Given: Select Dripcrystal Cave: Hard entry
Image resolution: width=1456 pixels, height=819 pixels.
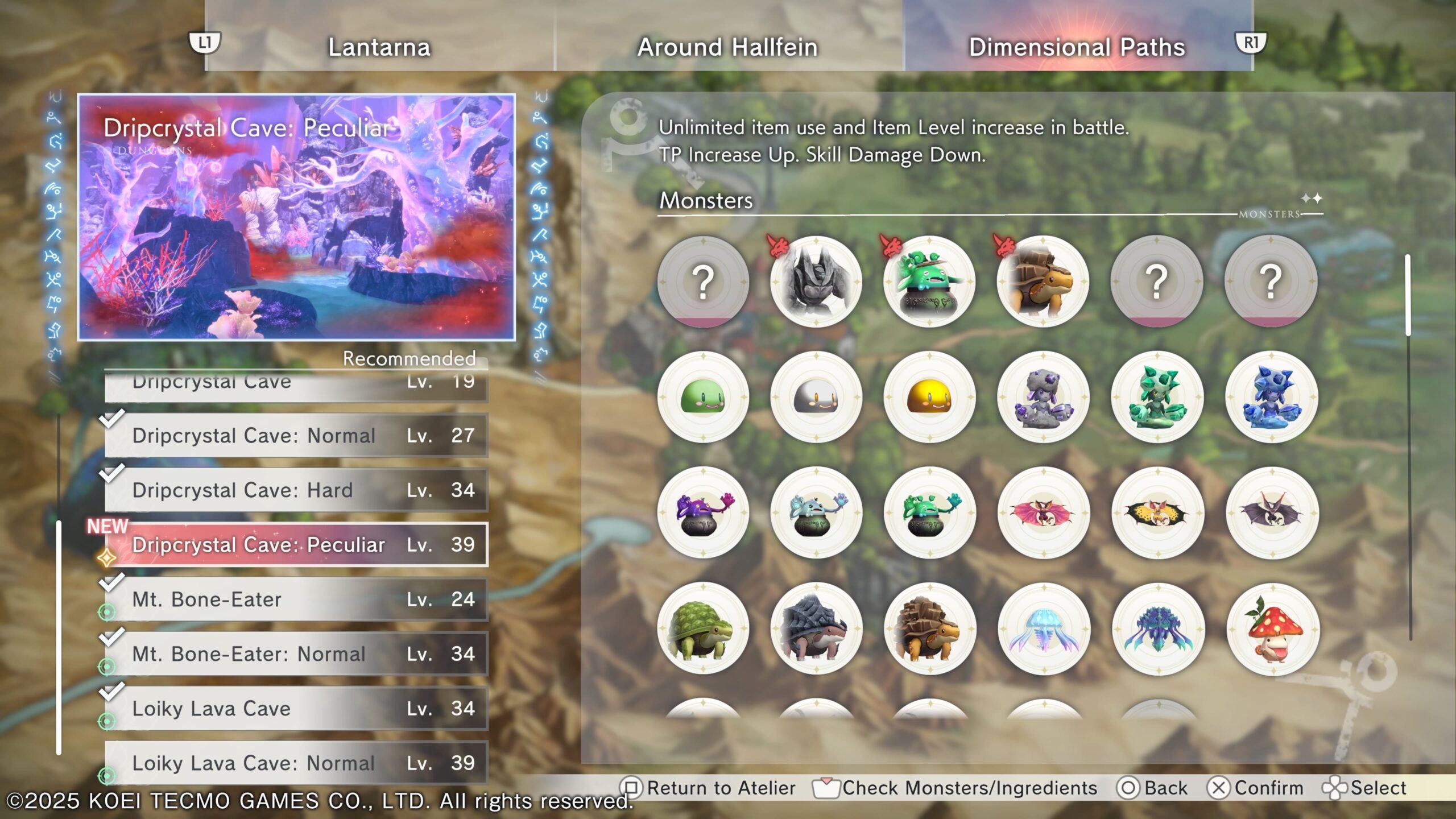Looking at the screenshot, I should [296, 490].
